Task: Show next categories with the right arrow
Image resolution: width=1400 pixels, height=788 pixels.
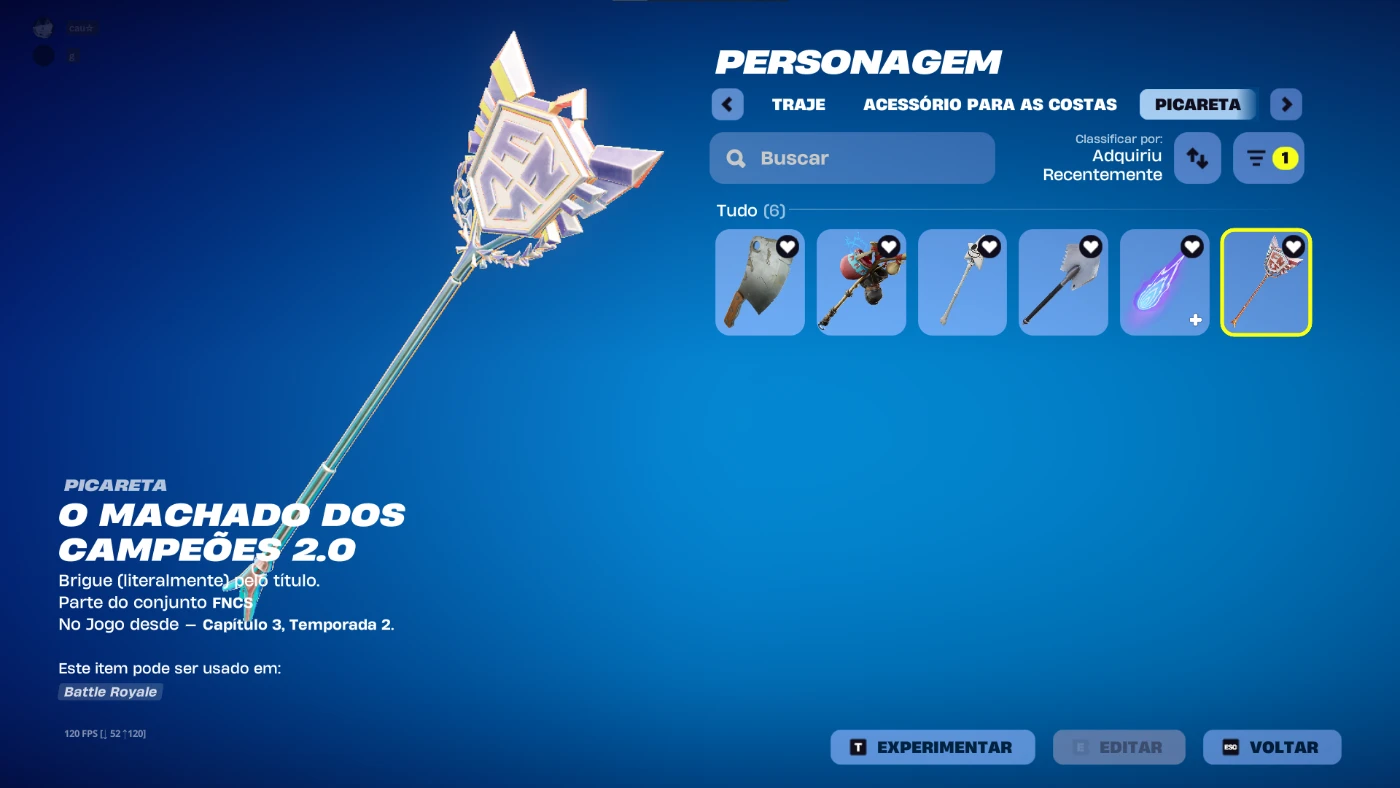Action: point(1286,104)
